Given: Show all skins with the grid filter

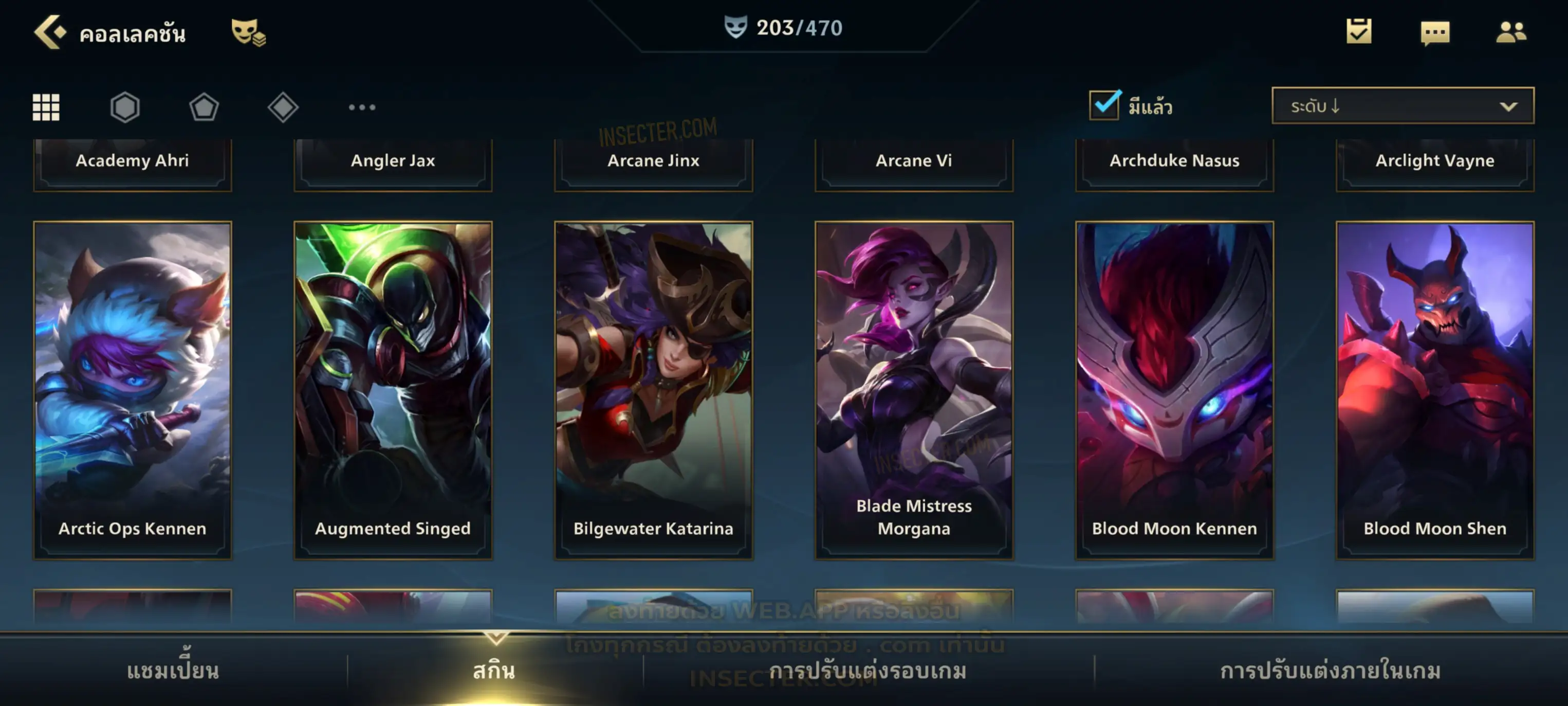Looking at the screenshot, I should coord(46,107).
